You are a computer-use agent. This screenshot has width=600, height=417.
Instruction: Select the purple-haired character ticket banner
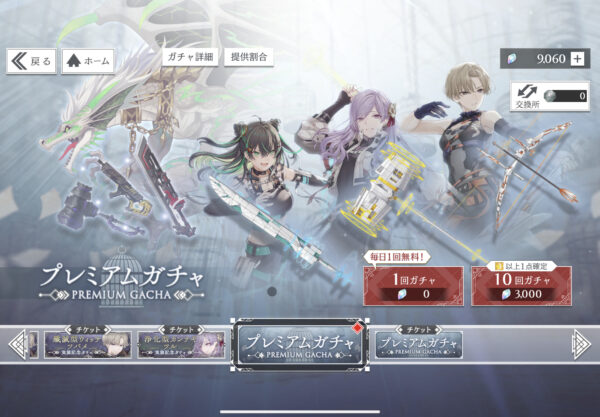(x=180, y=344)
